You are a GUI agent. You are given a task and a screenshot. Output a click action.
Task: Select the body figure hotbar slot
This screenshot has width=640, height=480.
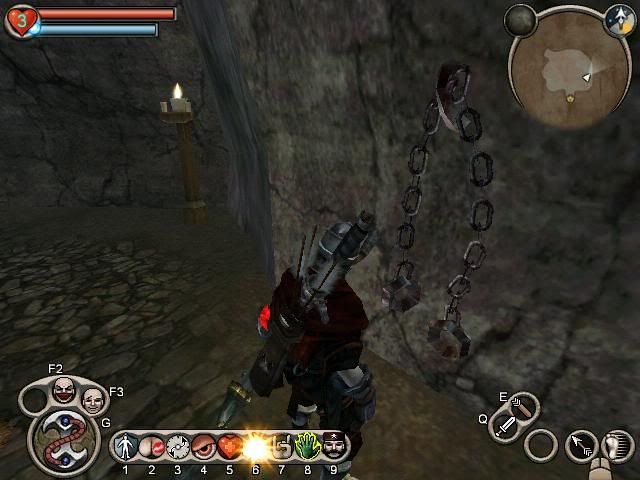coord(126,446)
